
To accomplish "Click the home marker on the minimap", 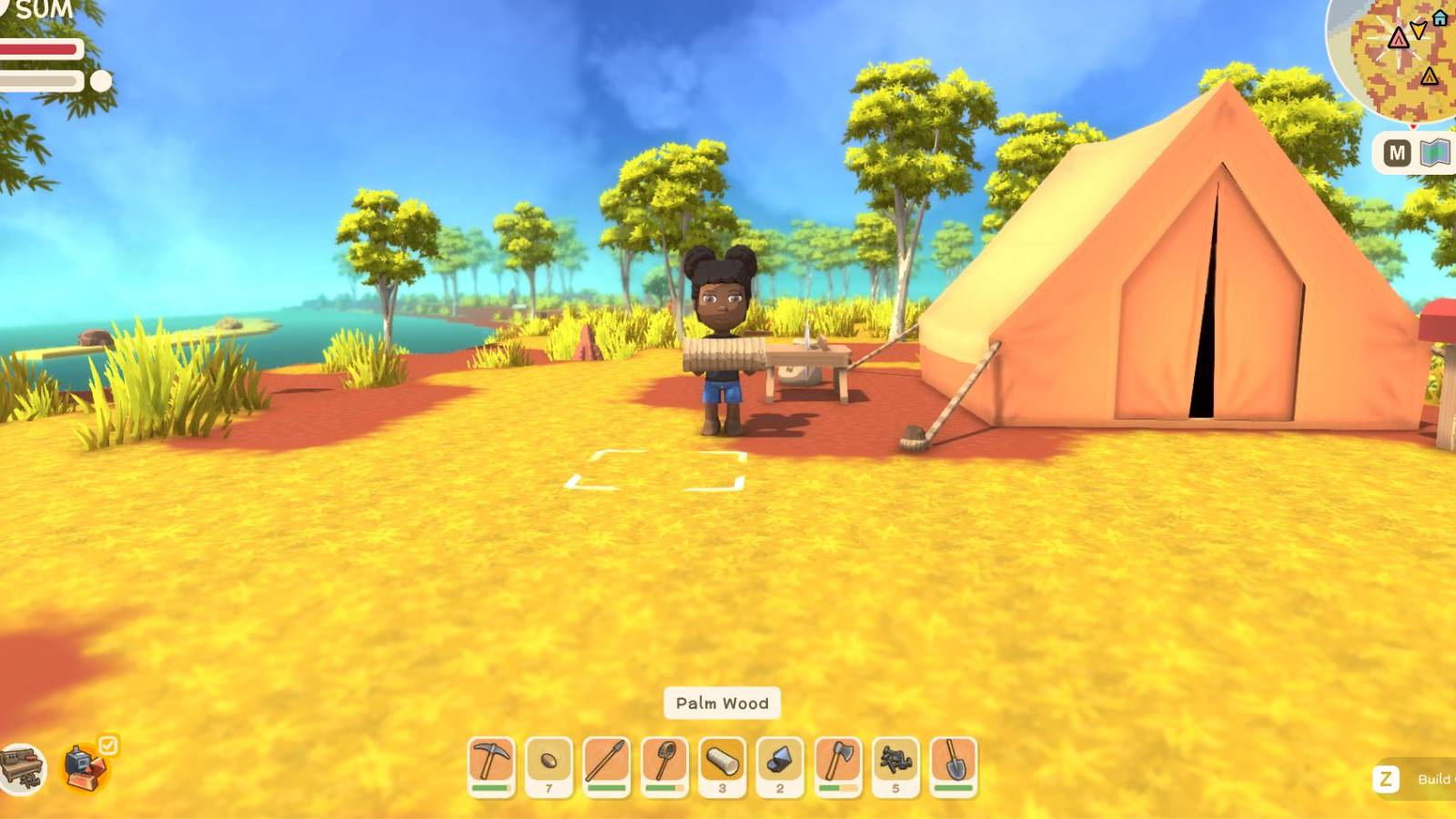I will (1440, 18).
